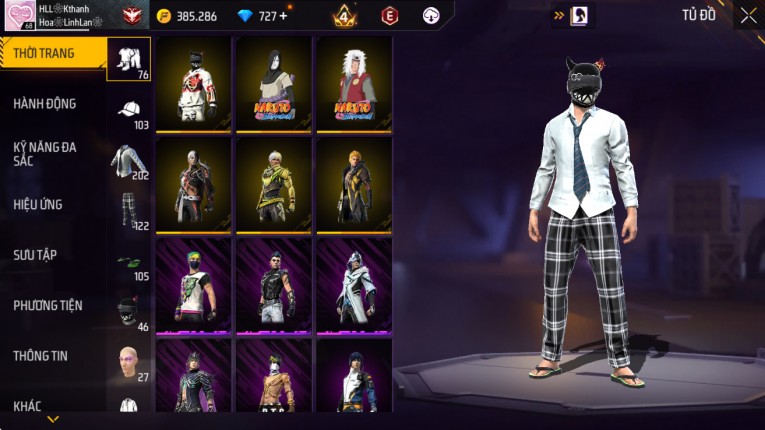Click the double-arrow character panel button

click(x=573, y=16)
